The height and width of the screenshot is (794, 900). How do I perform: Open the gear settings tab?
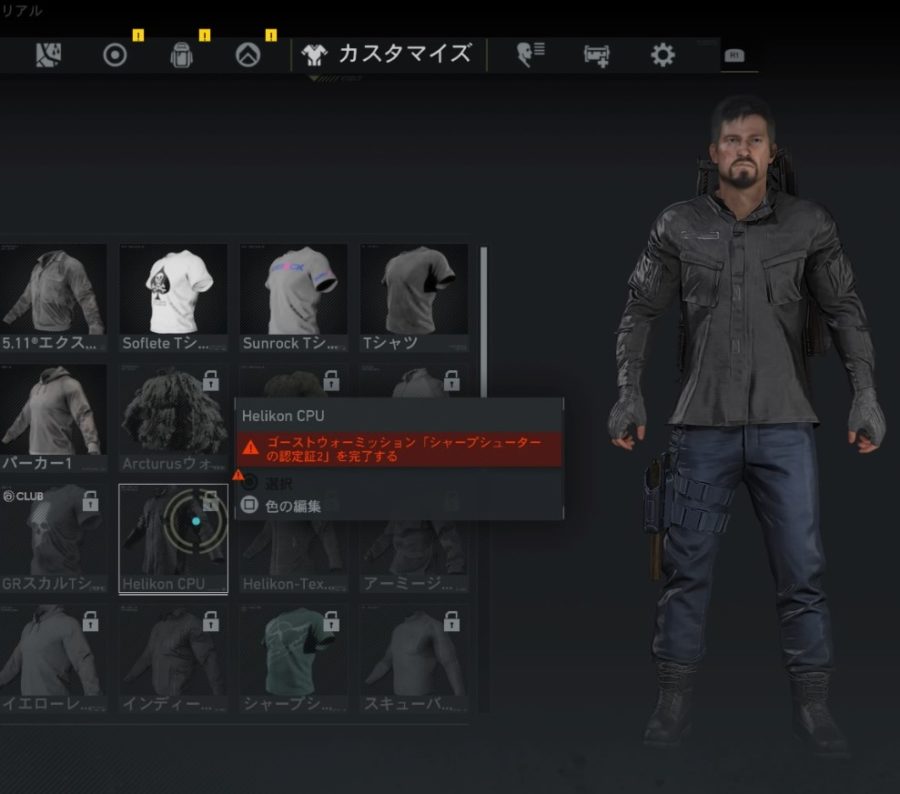click(x=662, y=55)
